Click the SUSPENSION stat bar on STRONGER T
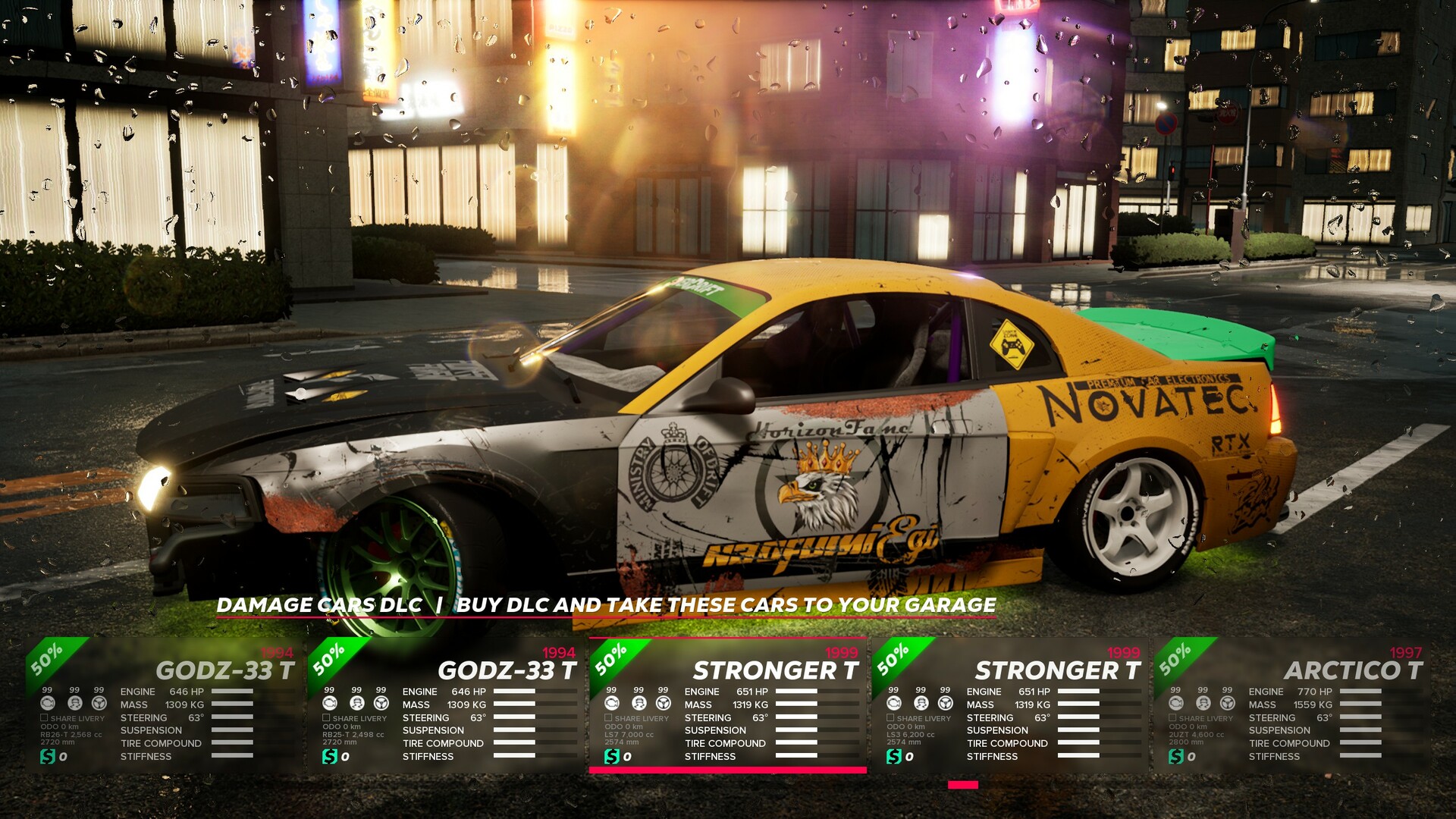Image resolution: width=1456 pixels, height=819 pixels. point(795,730)
